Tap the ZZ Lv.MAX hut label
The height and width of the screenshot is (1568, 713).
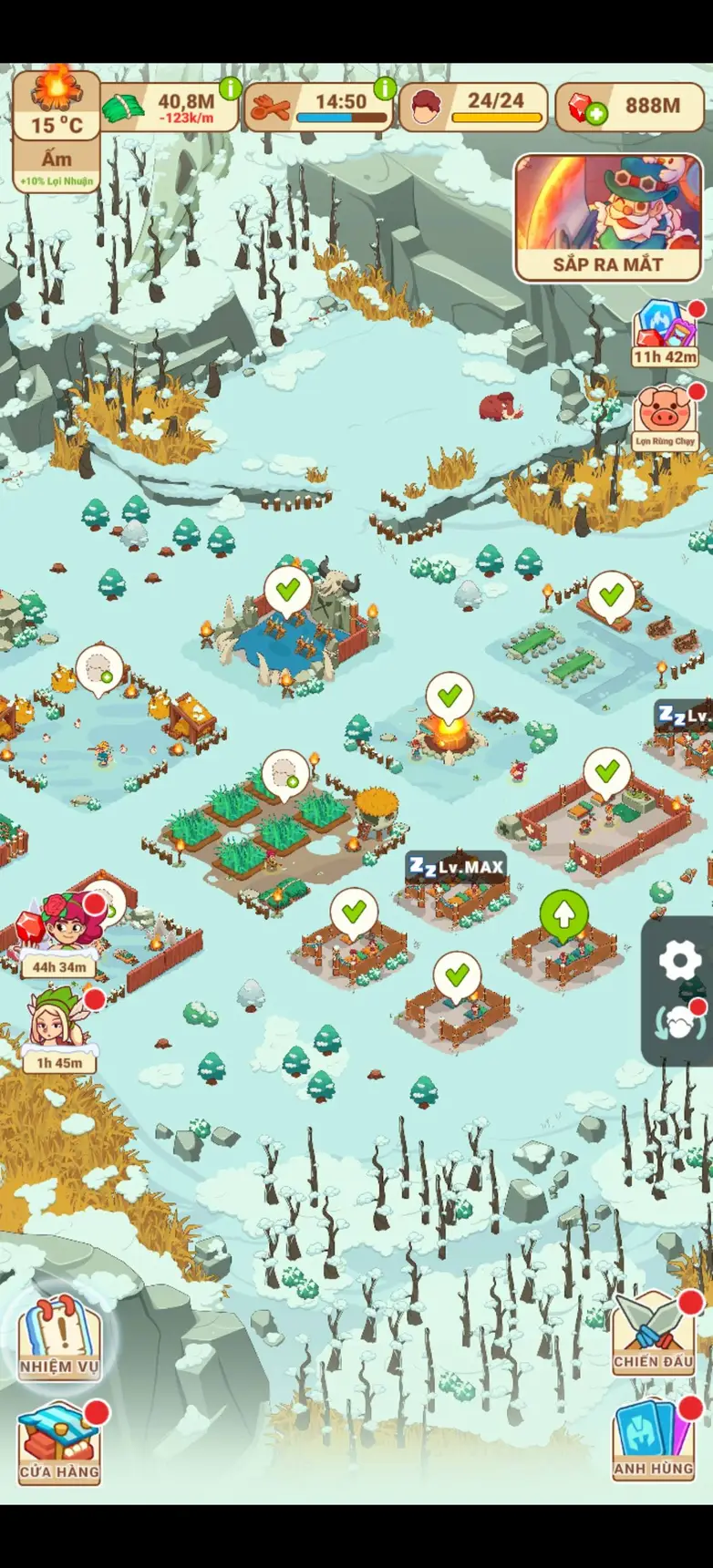pos(456,866)
